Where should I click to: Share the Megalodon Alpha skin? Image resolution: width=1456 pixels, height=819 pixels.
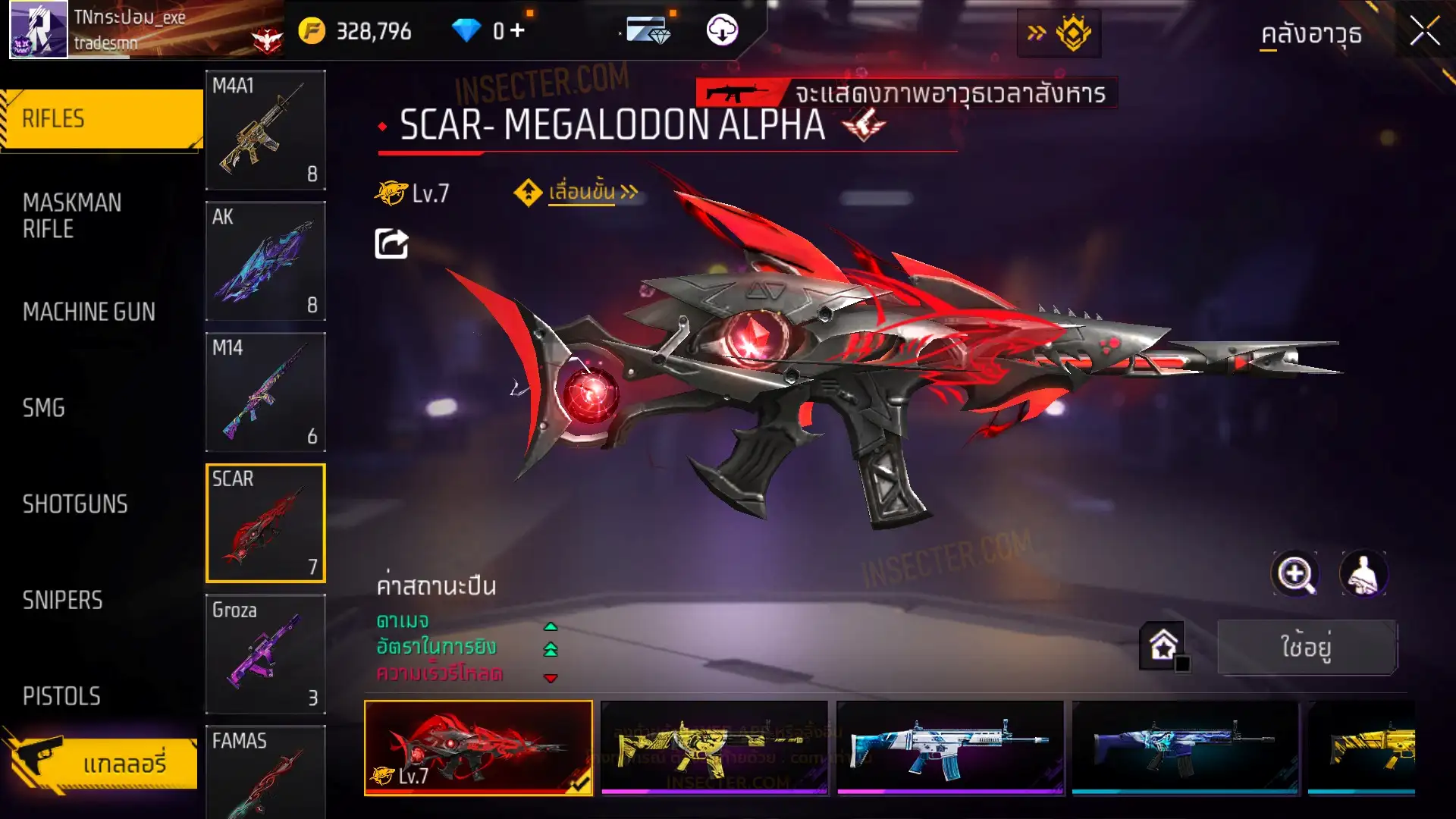(x=391, y=243)
